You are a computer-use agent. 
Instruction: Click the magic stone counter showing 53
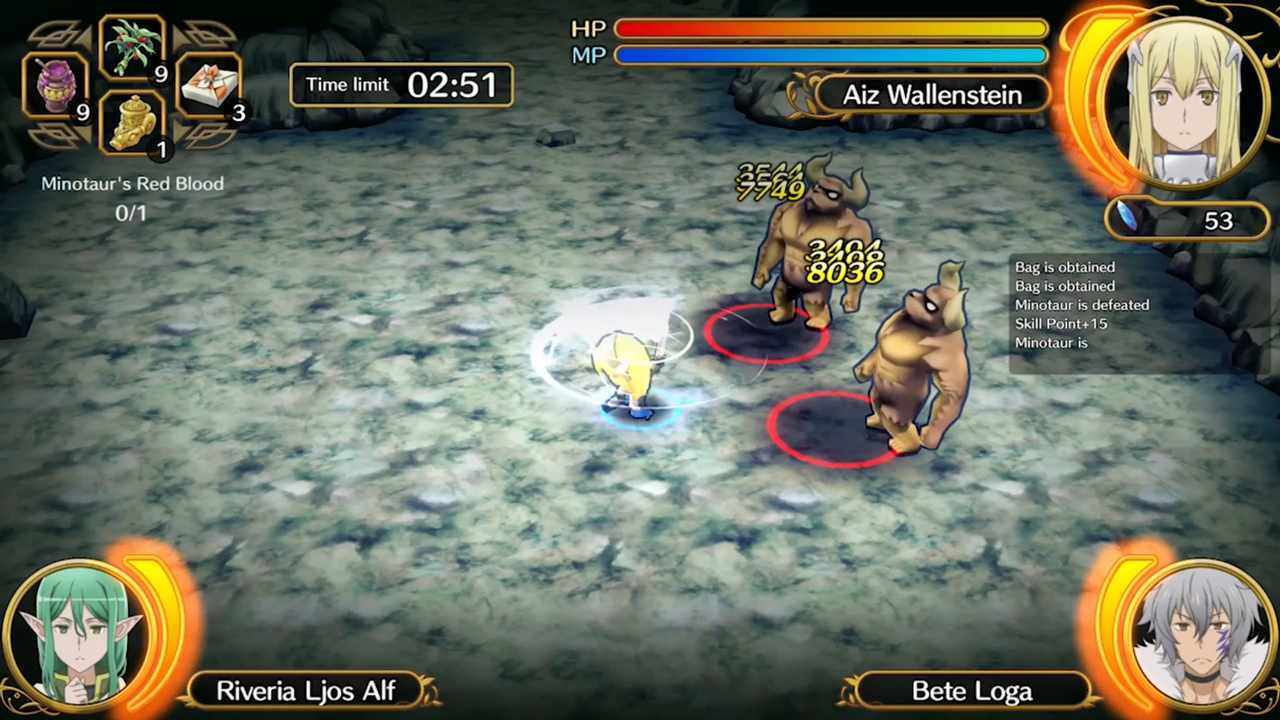1218,221
